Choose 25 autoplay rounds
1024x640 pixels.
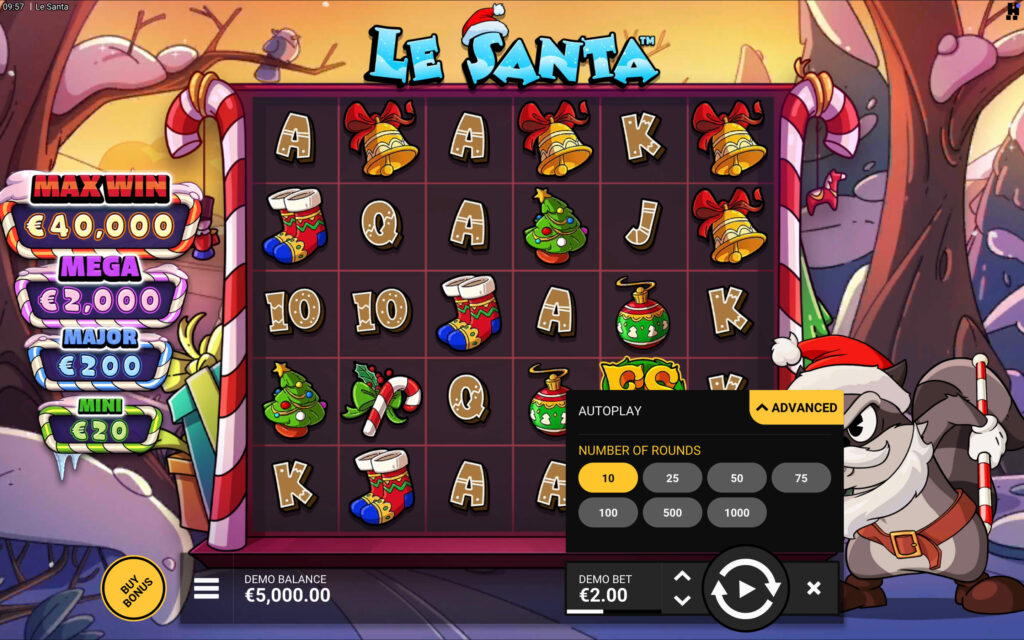672,478
